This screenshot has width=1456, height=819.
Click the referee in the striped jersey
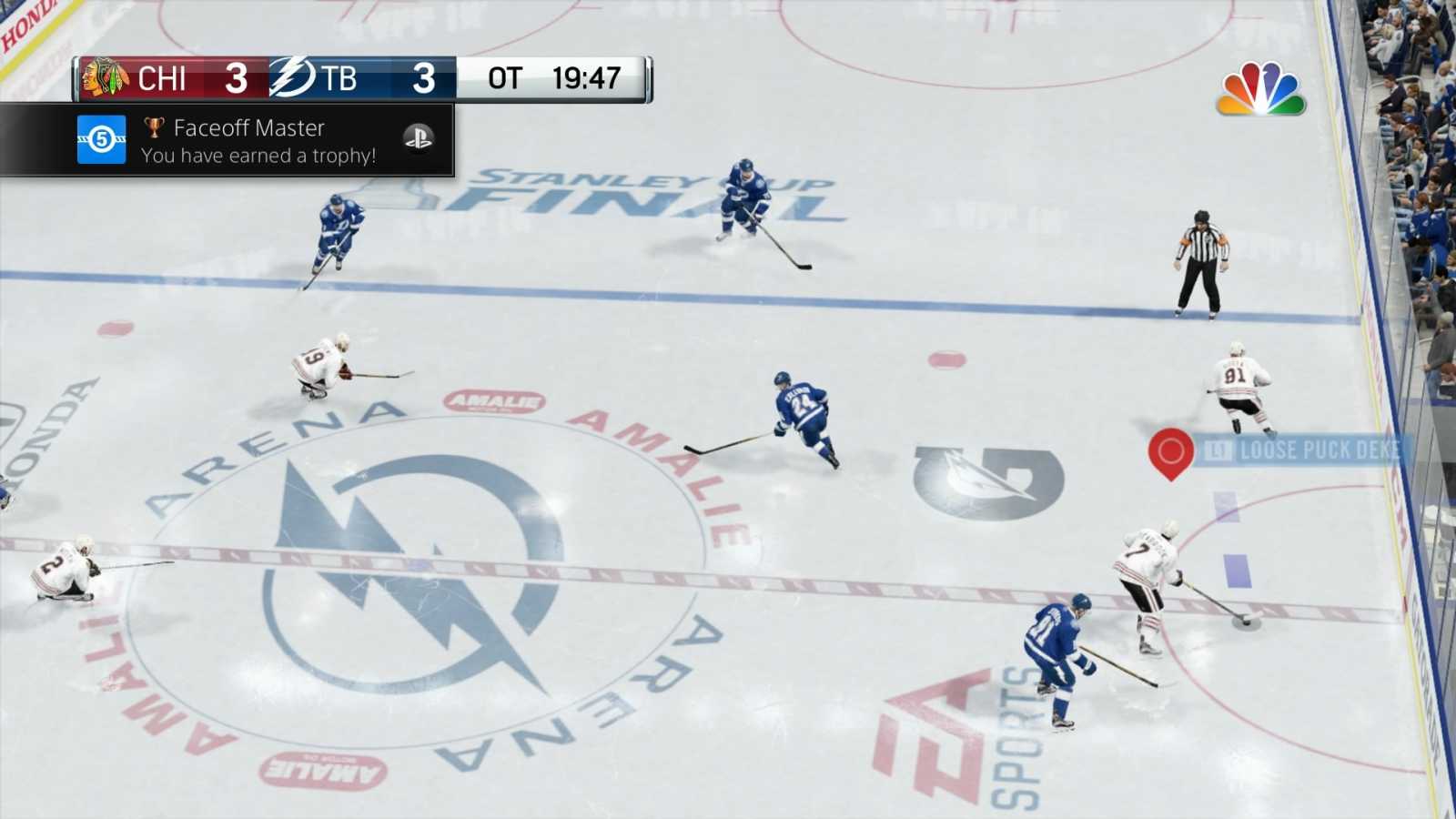click(1204, 255)
